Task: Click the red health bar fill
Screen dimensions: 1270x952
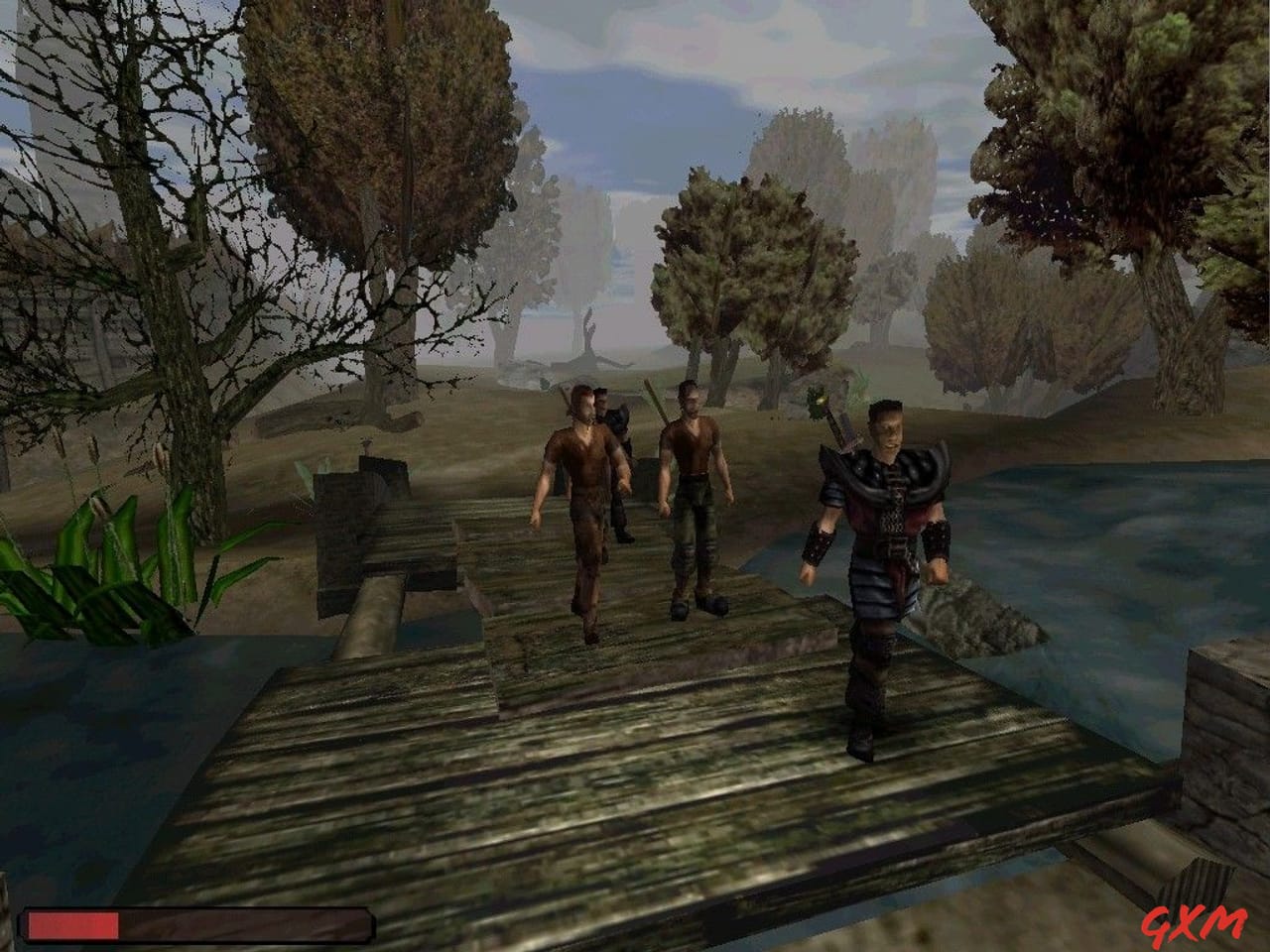Action: 69,924
